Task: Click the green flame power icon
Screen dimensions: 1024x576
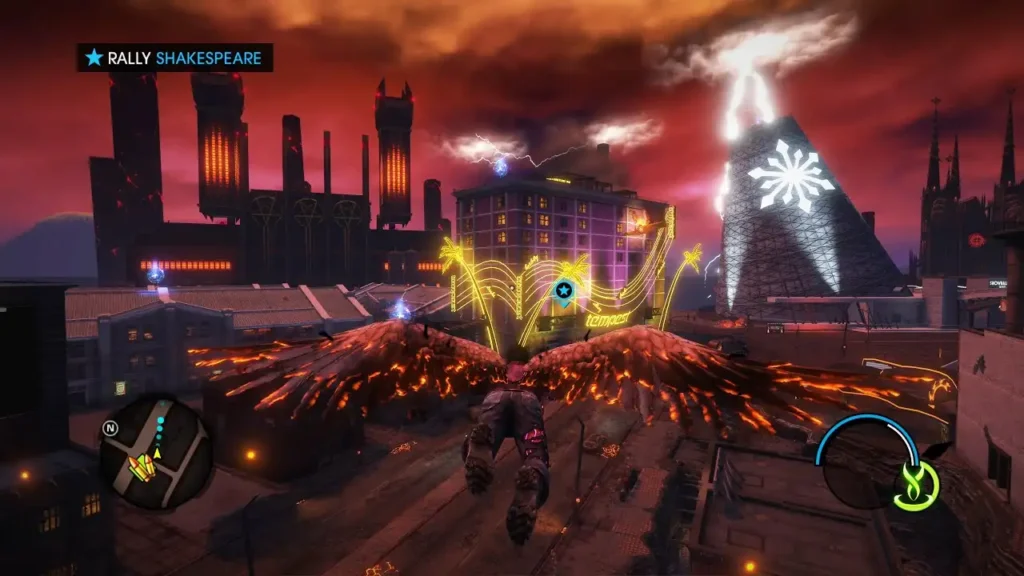Action: 915,487
